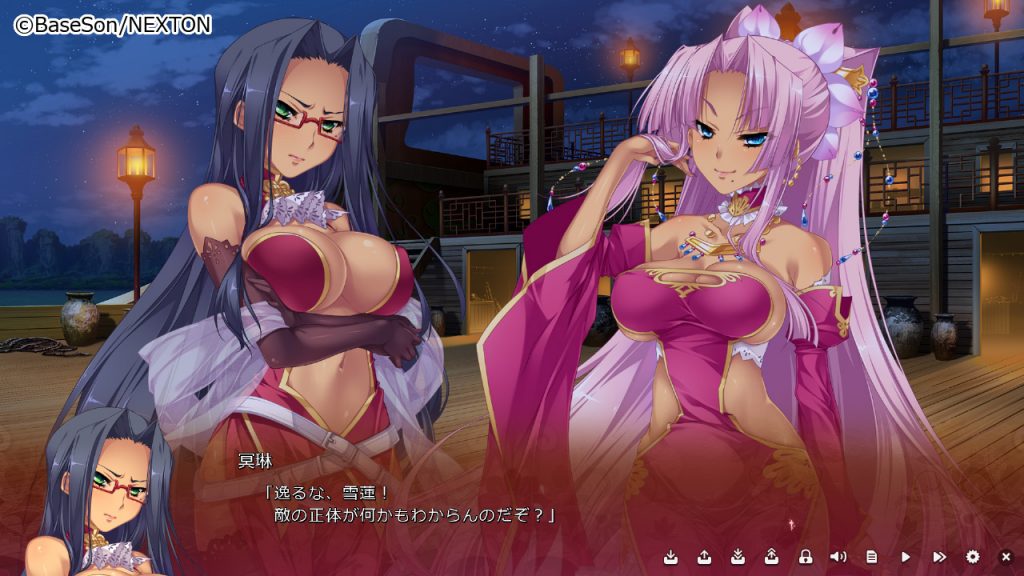Screen dimensions: 1024x576
Task: Open the save game menu icon
Action: tap(671, 557)
